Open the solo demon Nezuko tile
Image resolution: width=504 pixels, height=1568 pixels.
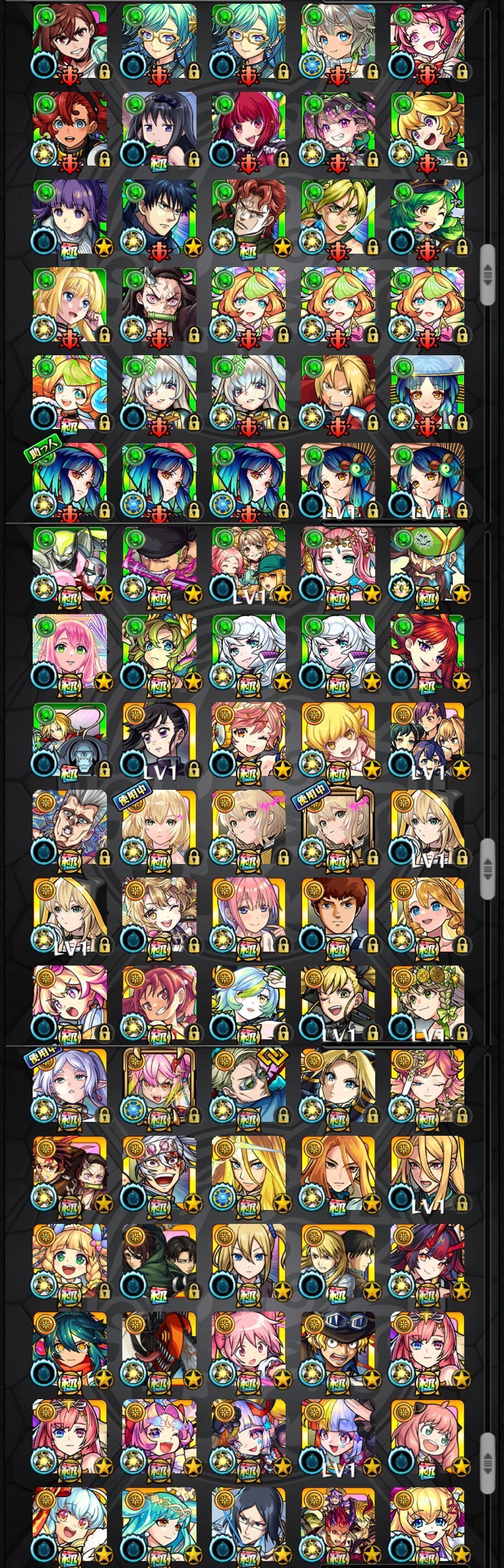[159, 305]
